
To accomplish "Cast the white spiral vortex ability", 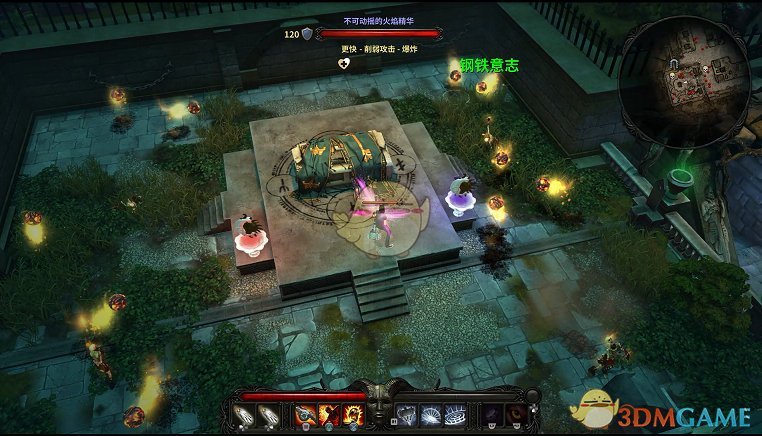I will (x=453, y=414).
